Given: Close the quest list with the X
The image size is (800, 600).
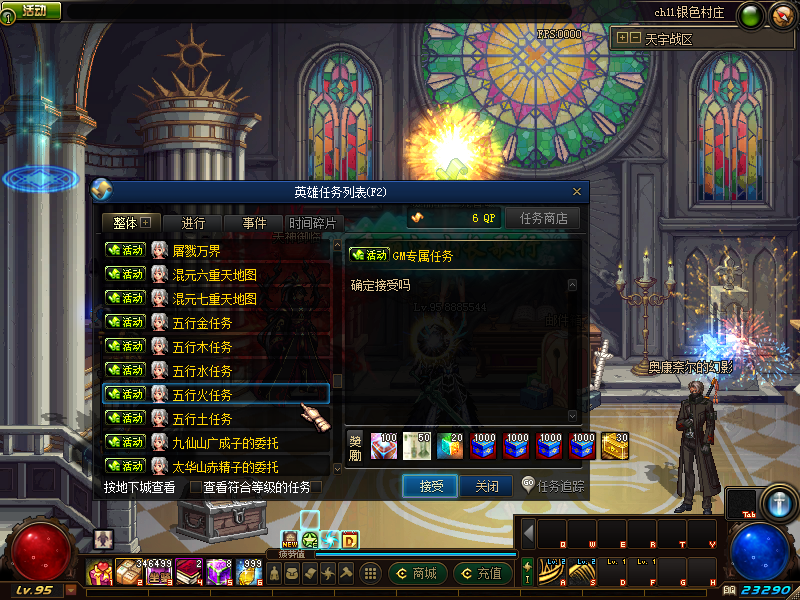Looking at the screenshot, I should point(577,192).
